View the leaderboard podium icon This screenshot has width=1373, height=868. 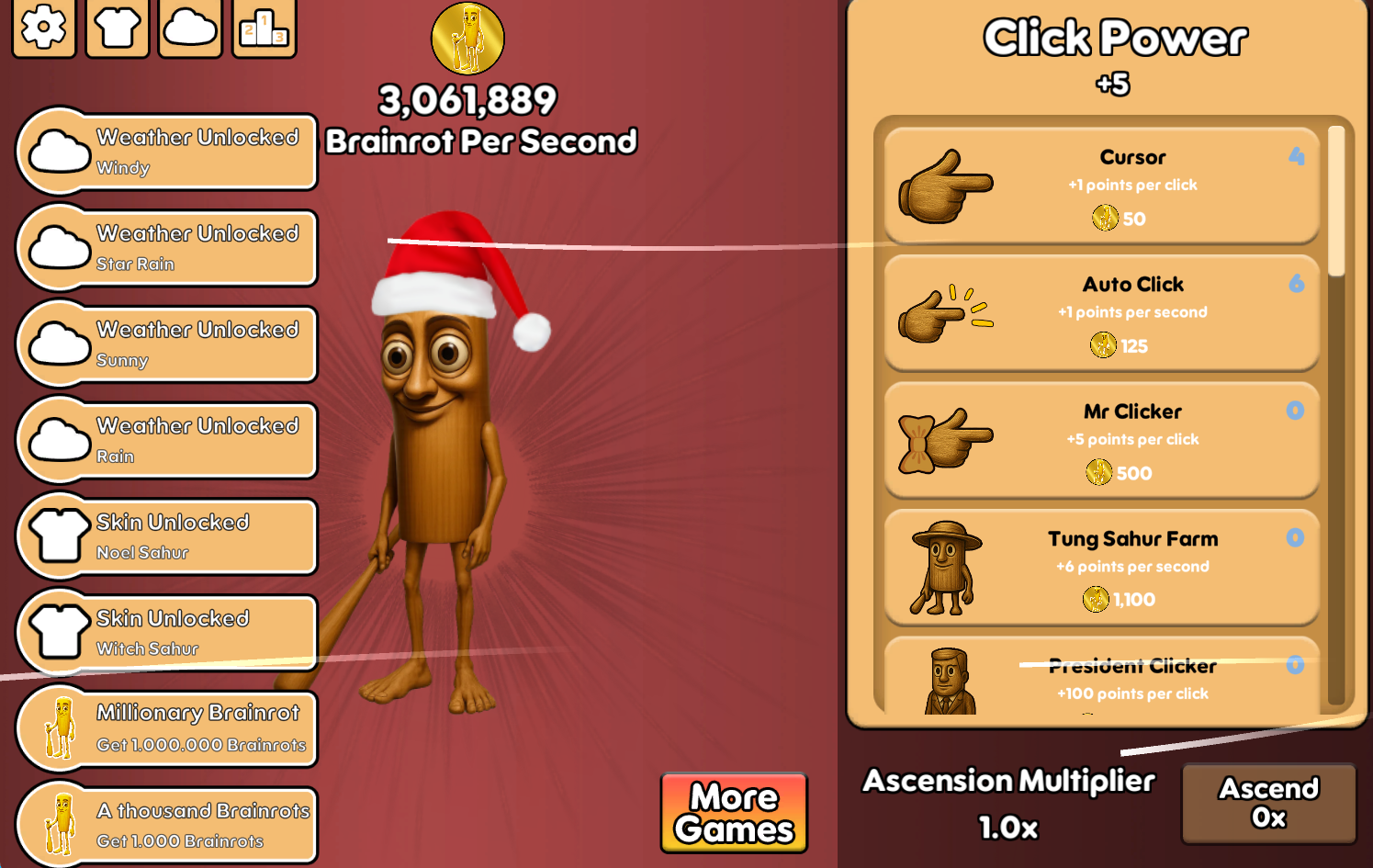click(x=264, y=29)
